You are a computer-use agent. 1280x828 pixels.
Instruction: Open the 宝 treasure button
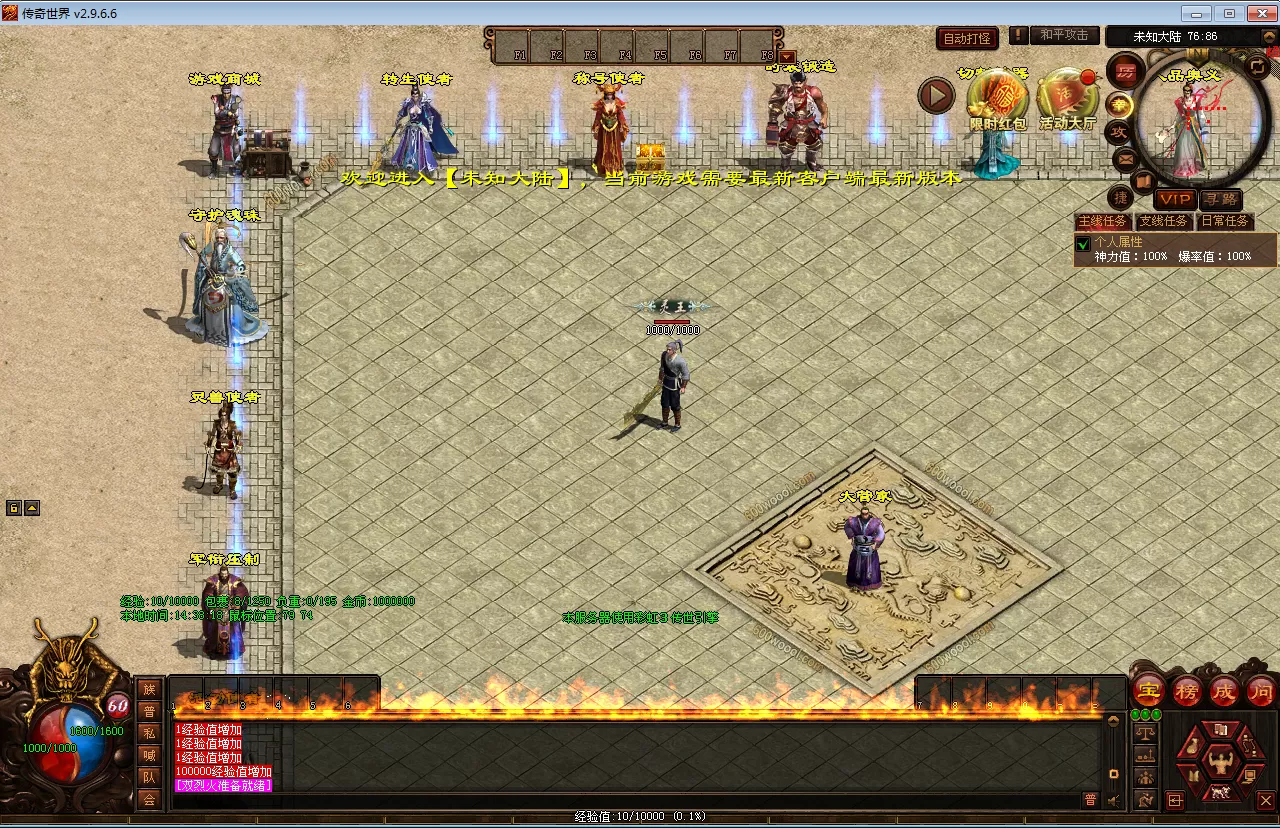(x=1149, y=691)
